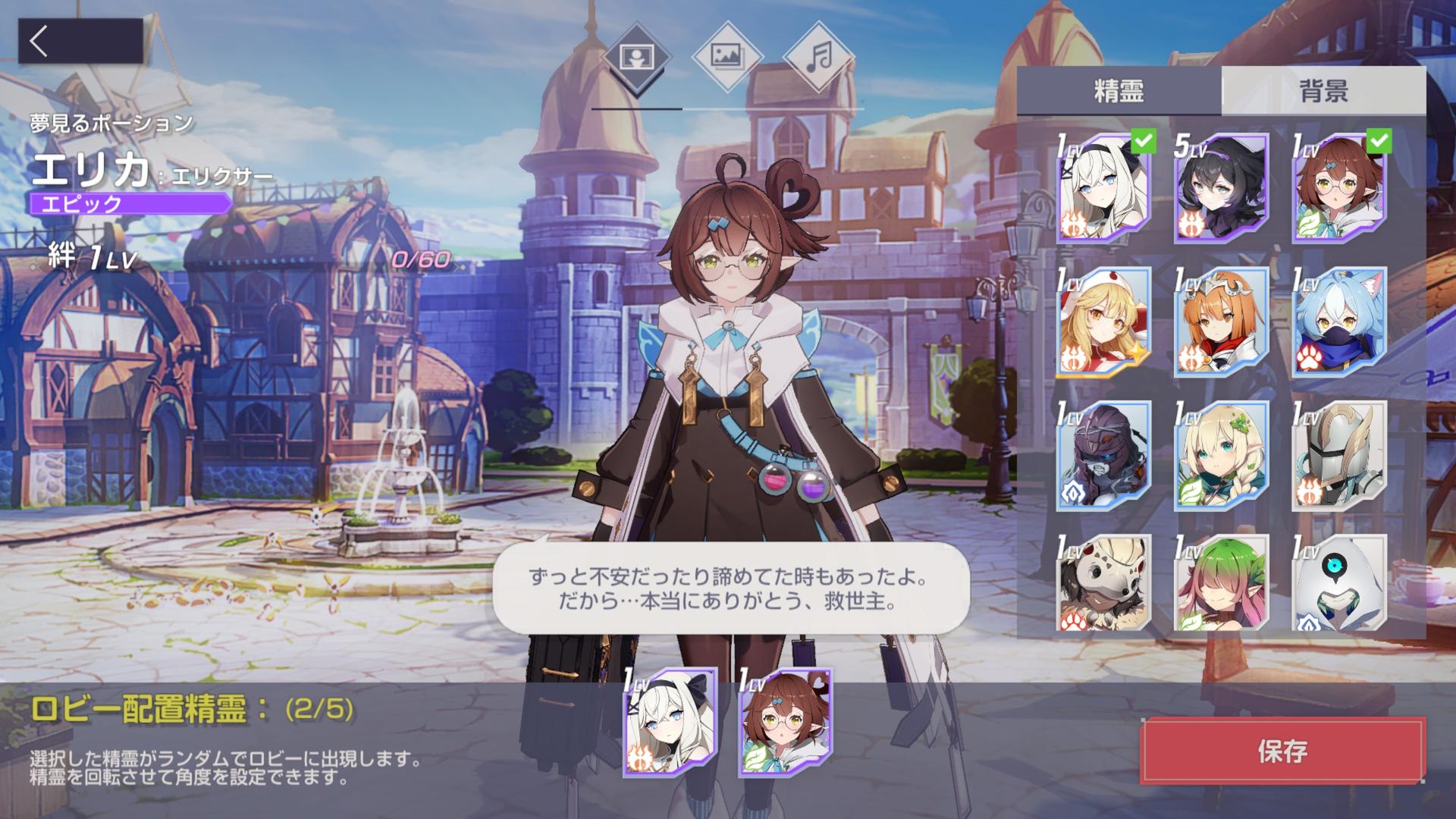Open the portrait display mode icon

tap(636, 58)
